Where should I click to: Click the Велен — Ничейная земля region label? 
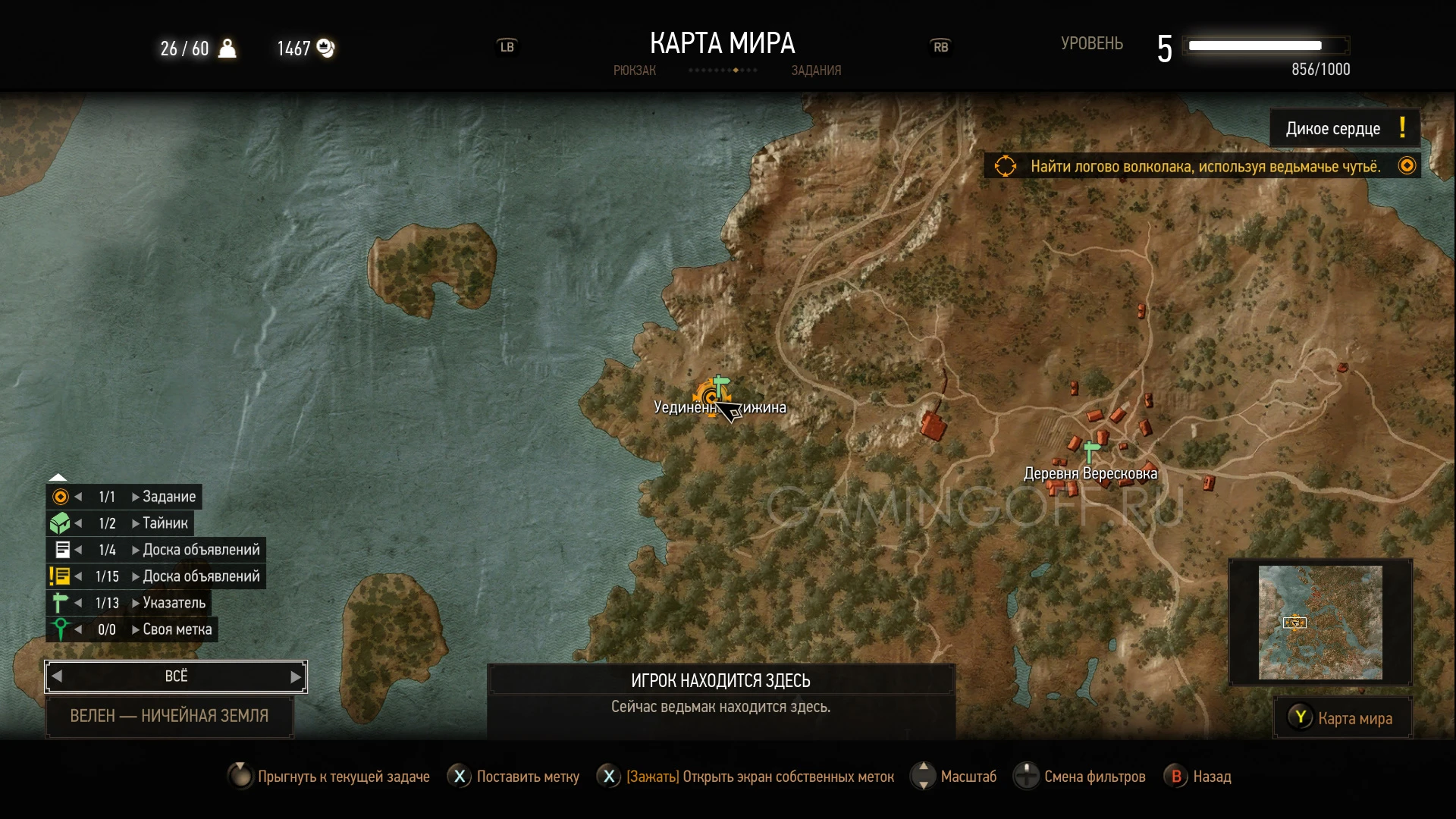point(169,716)
